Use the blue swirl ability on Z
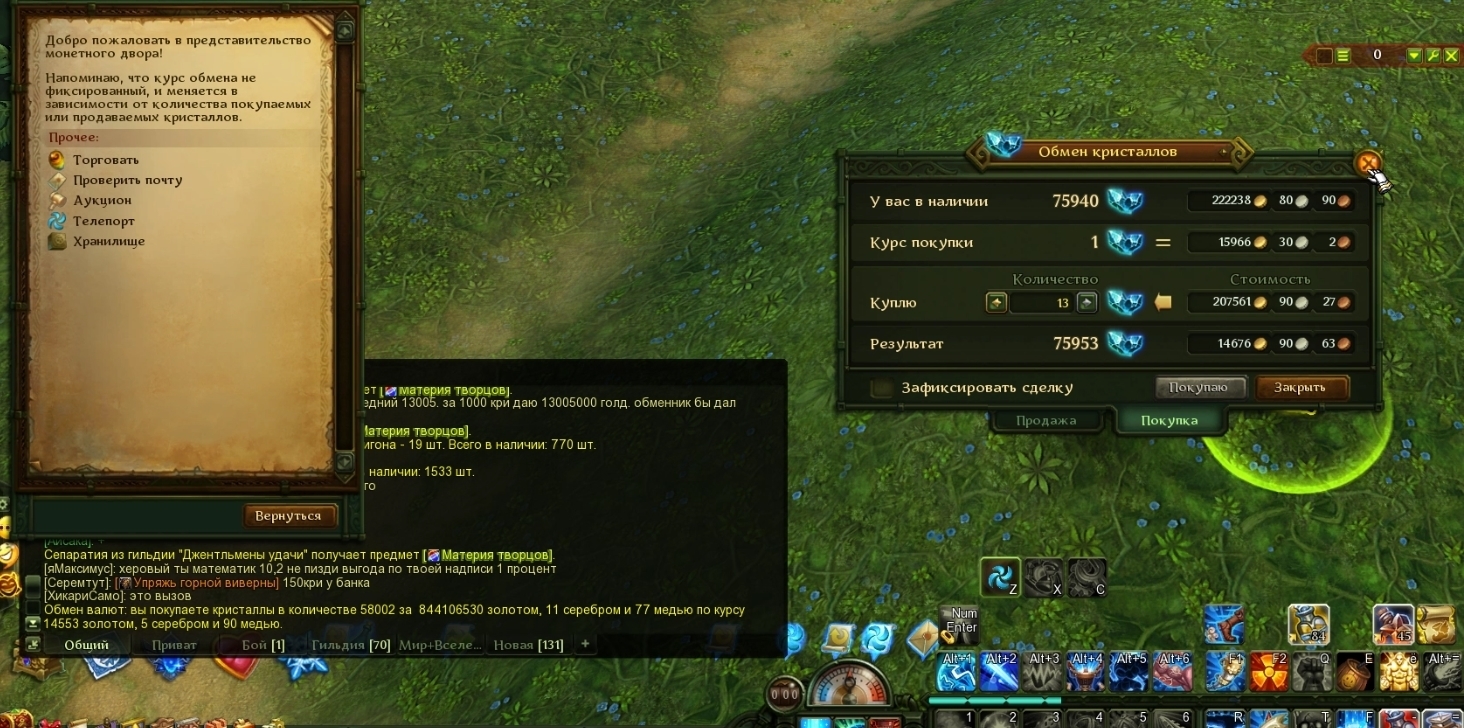Screen dimensions: 1464x728 pos(999,577)
